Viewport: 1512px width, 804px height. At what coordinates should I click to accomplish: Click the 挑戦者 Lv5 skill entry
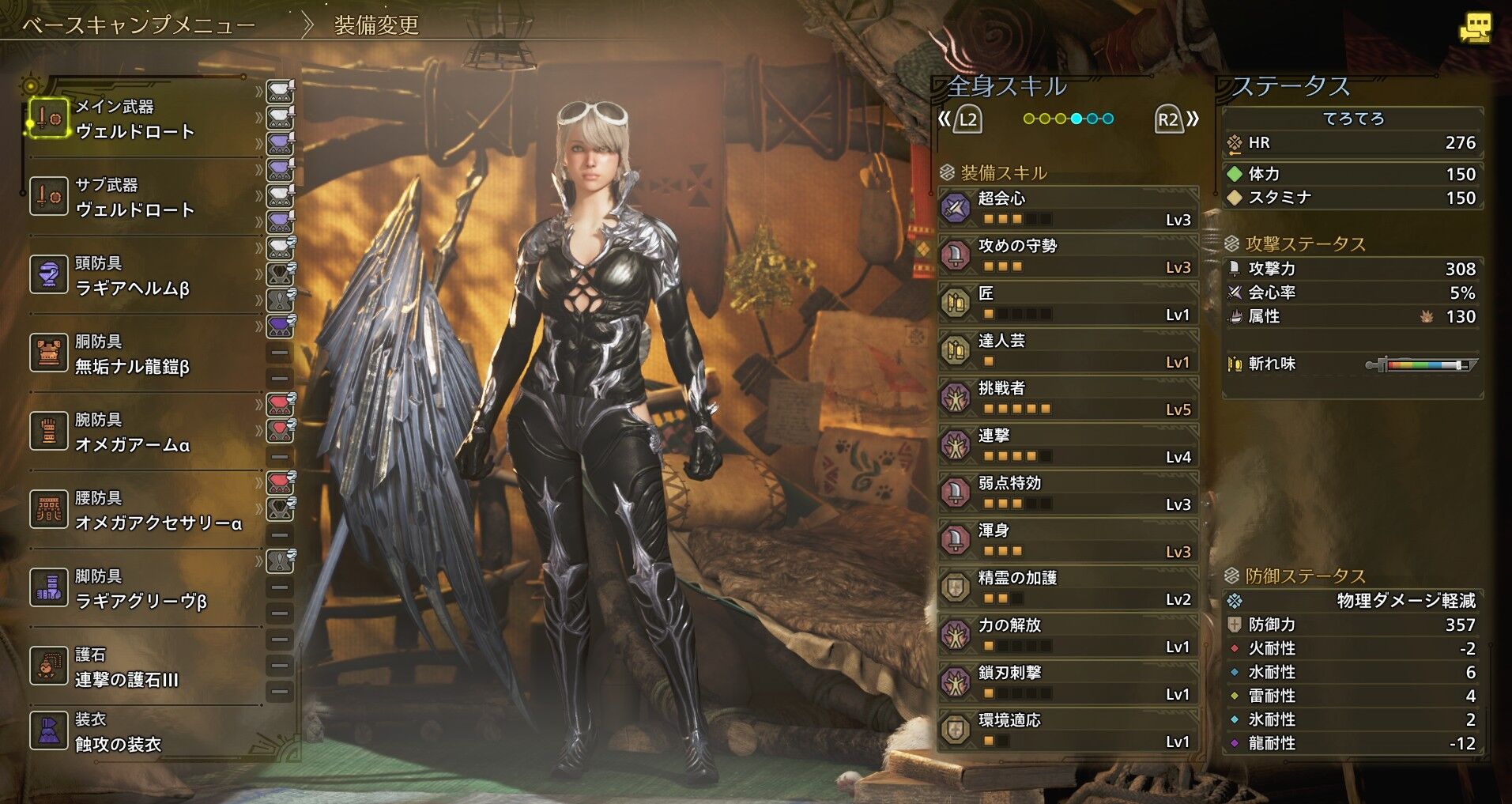tap(1068, 398)
